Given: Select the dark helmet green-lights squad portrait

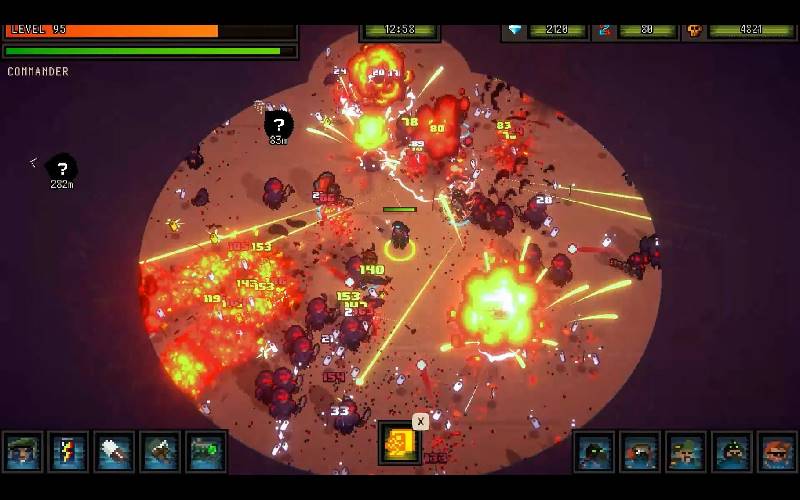Looking at the screenshot, I should pyautogui.click(x=732, y=452).
